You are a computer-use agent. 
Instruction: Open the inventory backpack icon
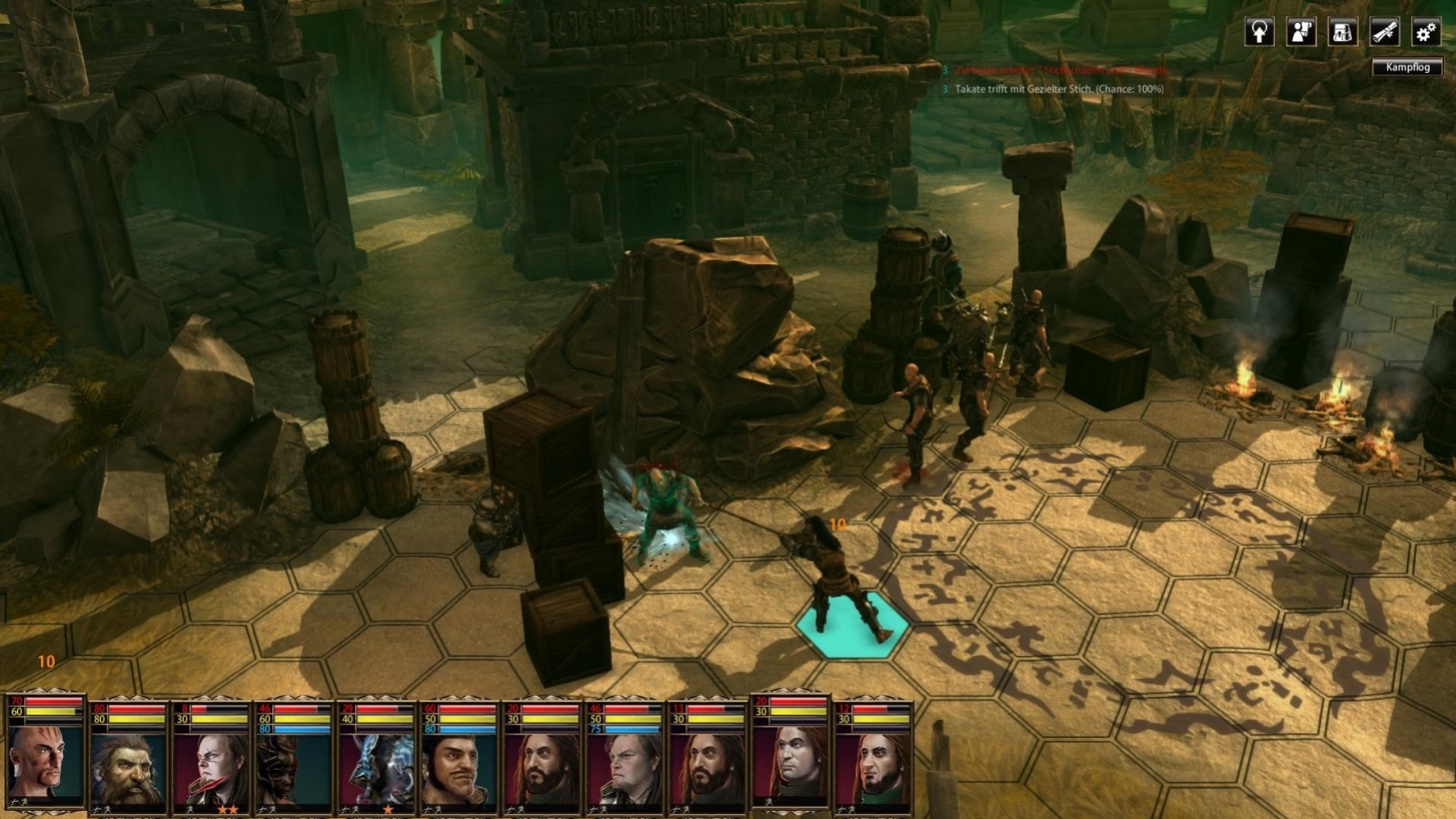(1345, 33)
